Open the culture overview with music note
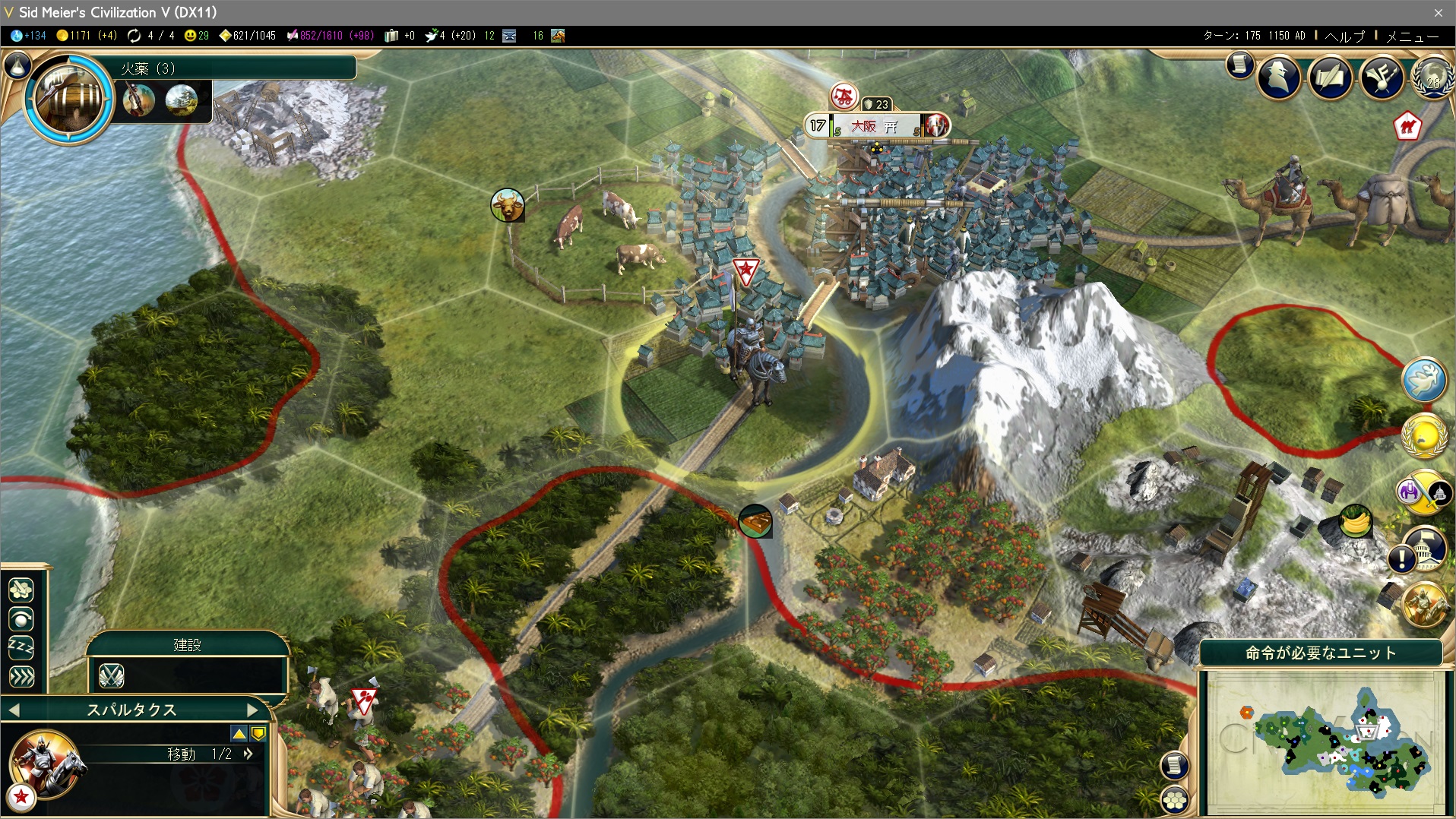Screen dimensions: 1456x819 pos(1382,76)
